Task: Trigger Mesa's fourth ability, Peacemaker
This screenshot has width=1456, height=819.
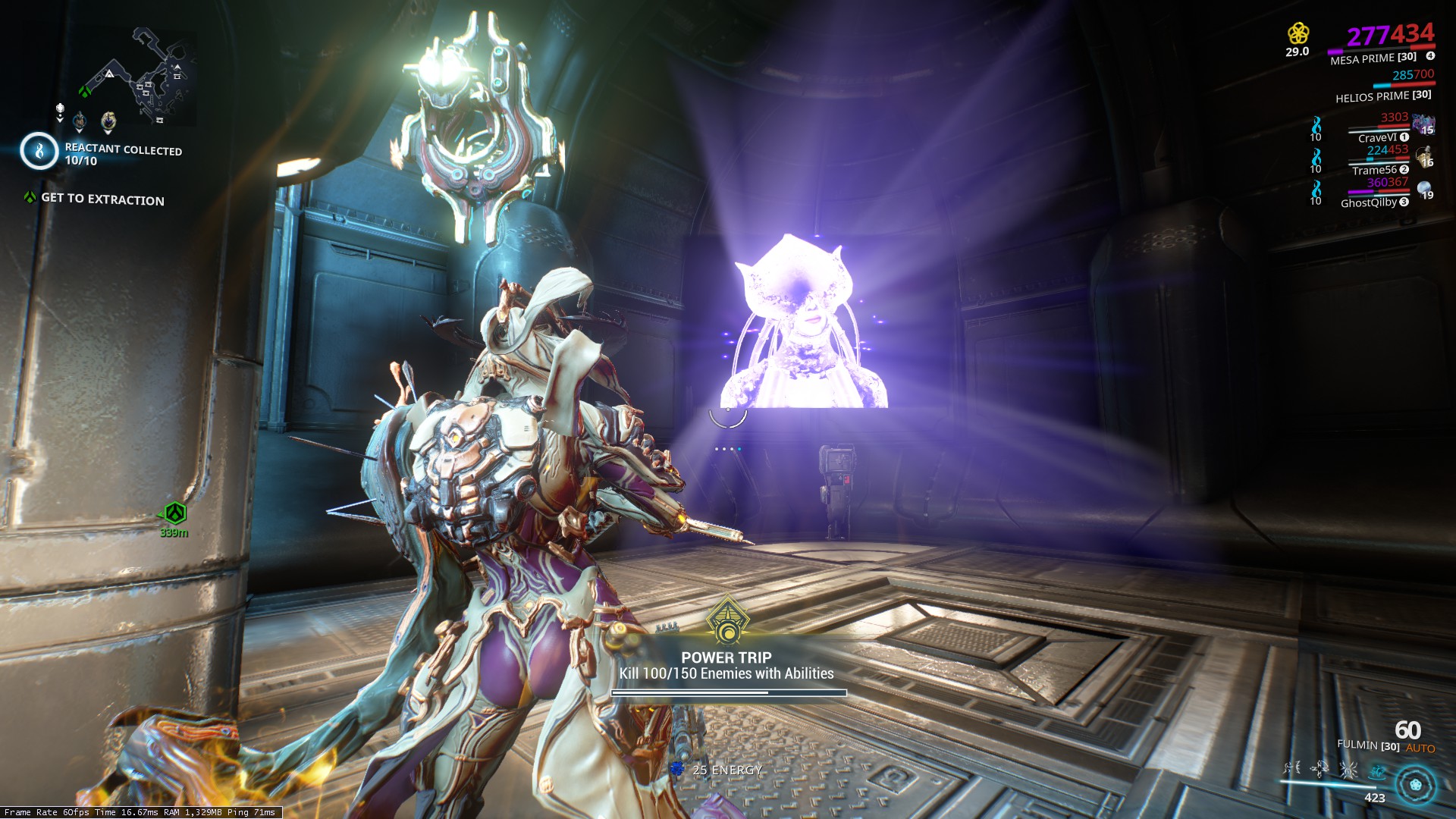Action: pos(1376,771)
